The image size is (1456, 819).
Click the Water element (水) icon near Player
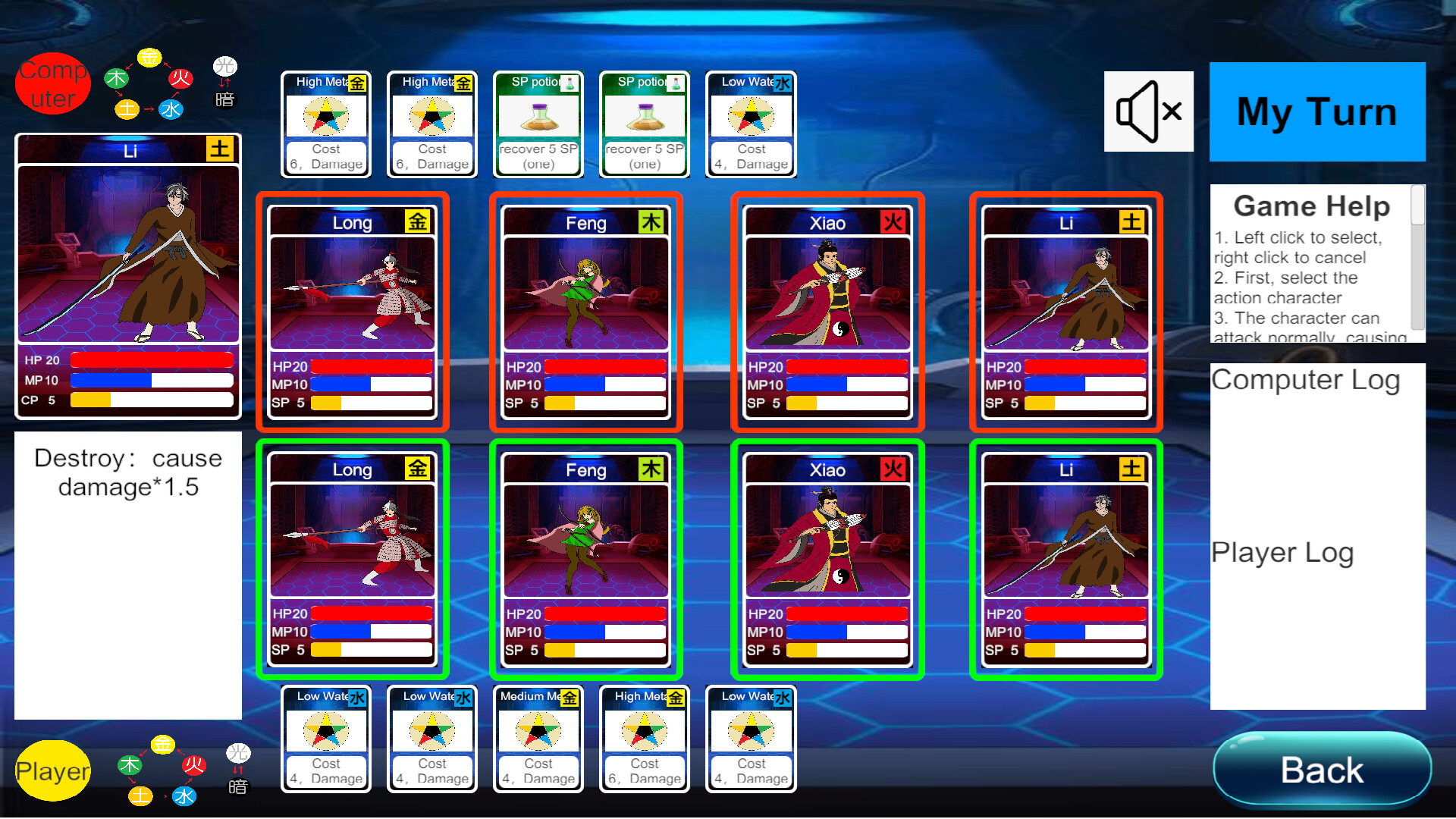click(x=184, y=796)
